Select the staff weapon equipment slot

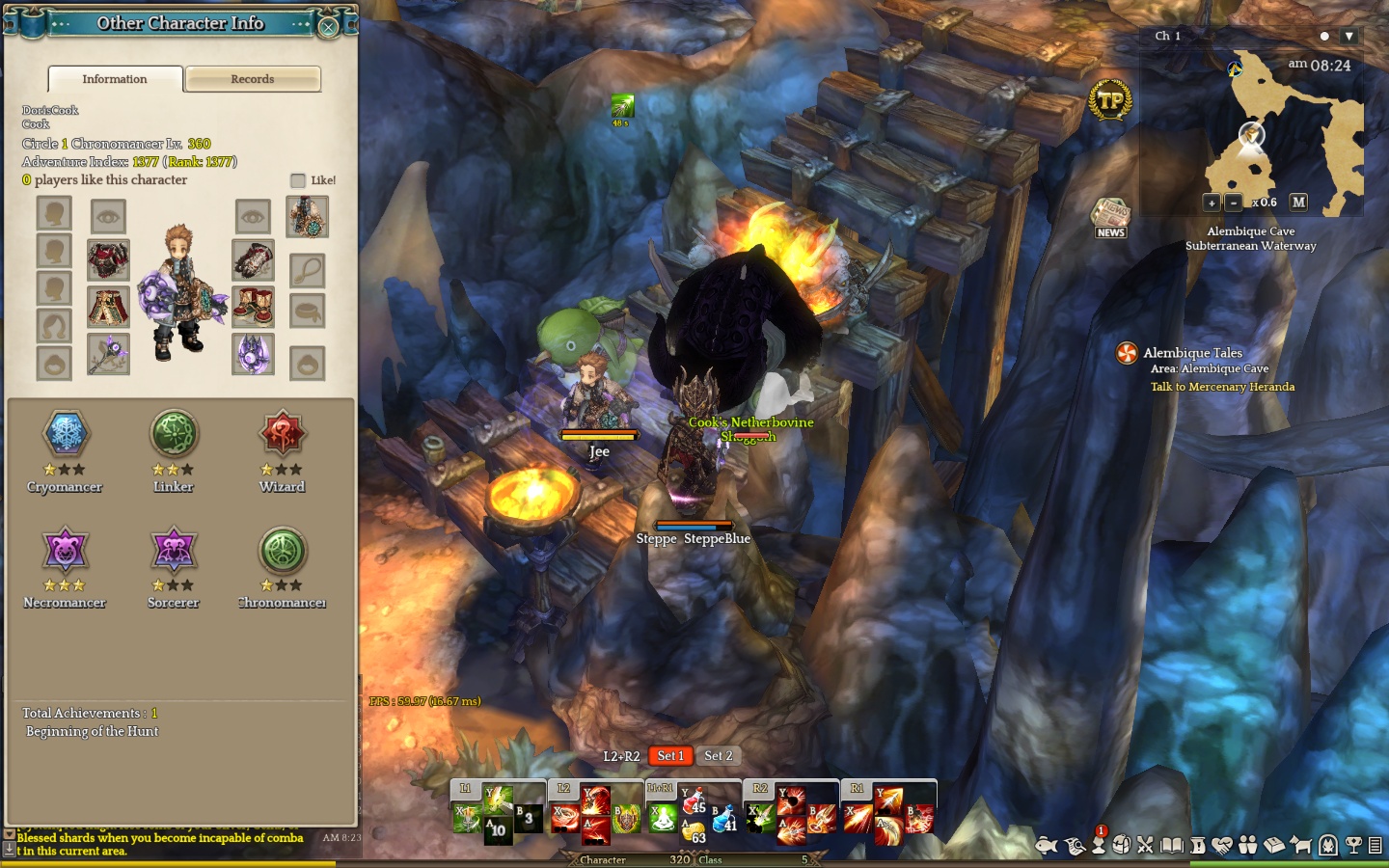pyautogui.click(x=108, y=354)
